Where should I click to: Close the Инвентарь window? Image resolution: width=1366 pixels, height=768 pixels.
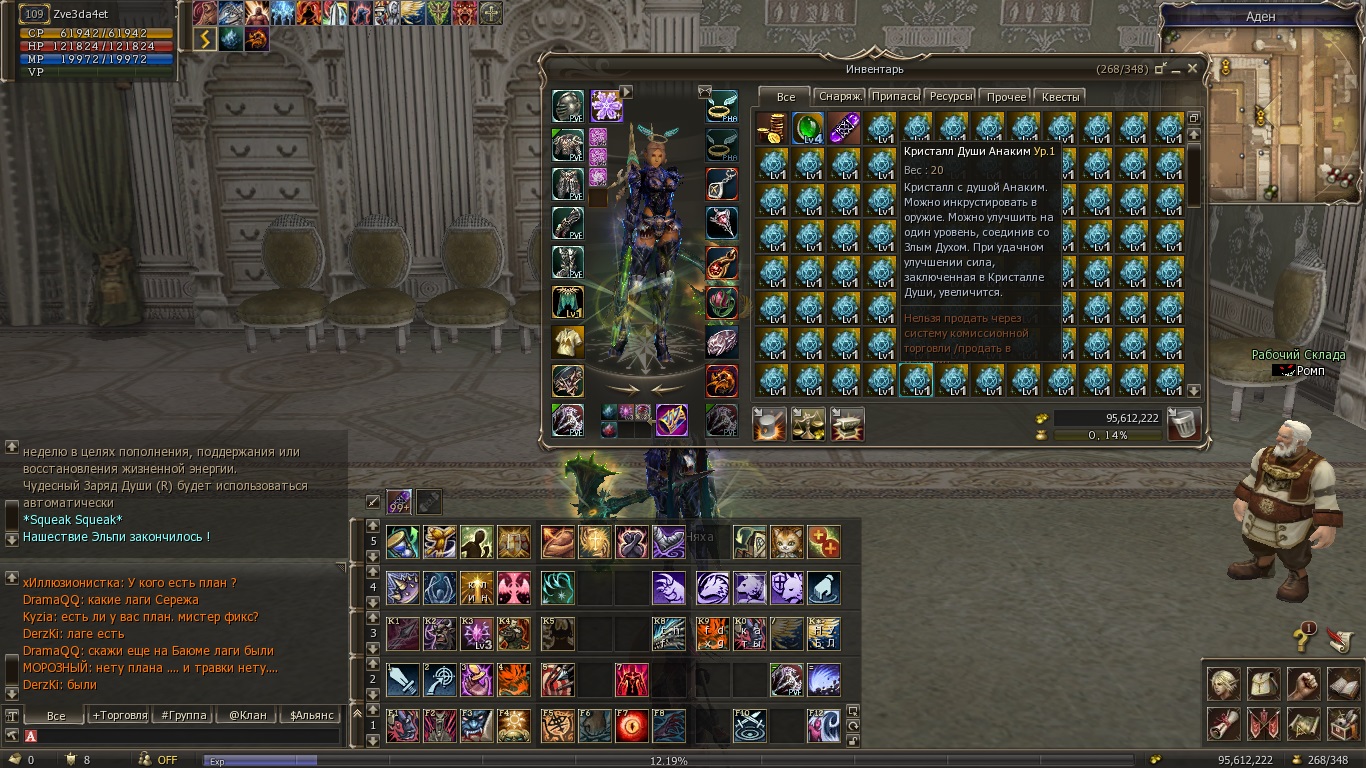pyautogui.click(x=1193, y=69)
